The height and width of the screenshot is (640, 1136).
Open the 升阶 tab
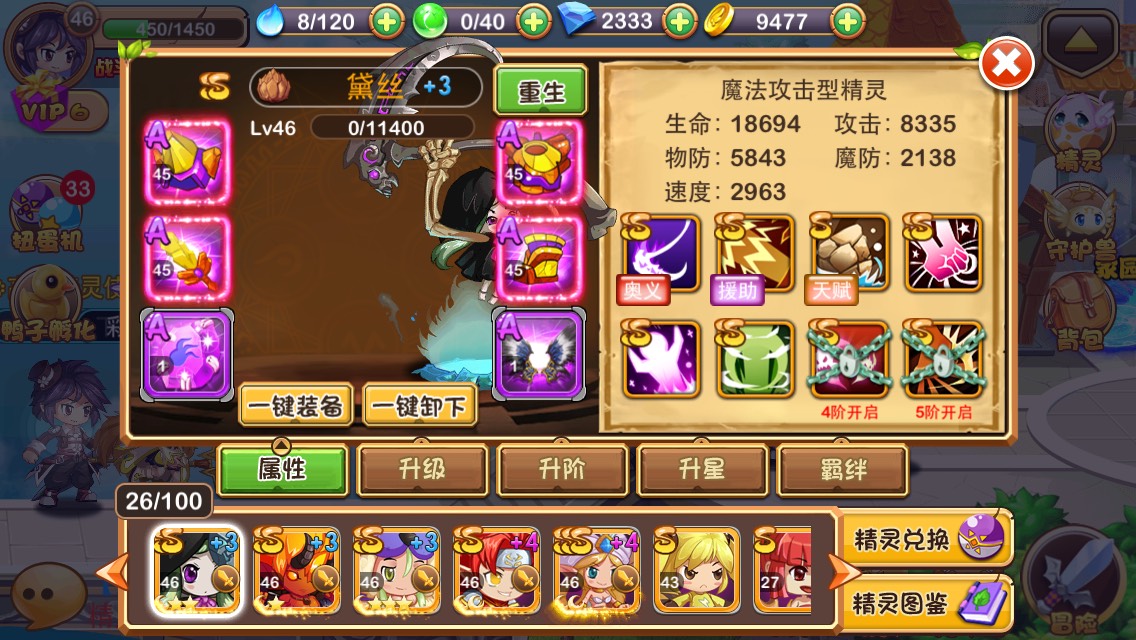pos(562,469)
